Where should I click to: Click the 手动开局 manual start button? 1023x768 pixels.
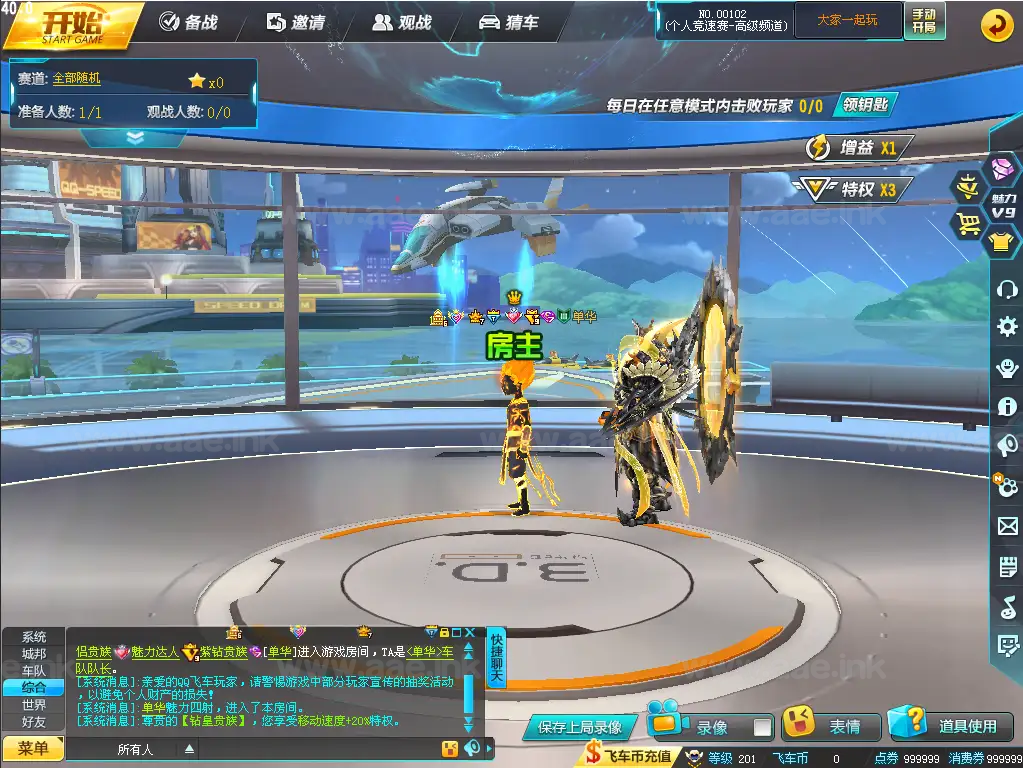[x=924, y=20]
